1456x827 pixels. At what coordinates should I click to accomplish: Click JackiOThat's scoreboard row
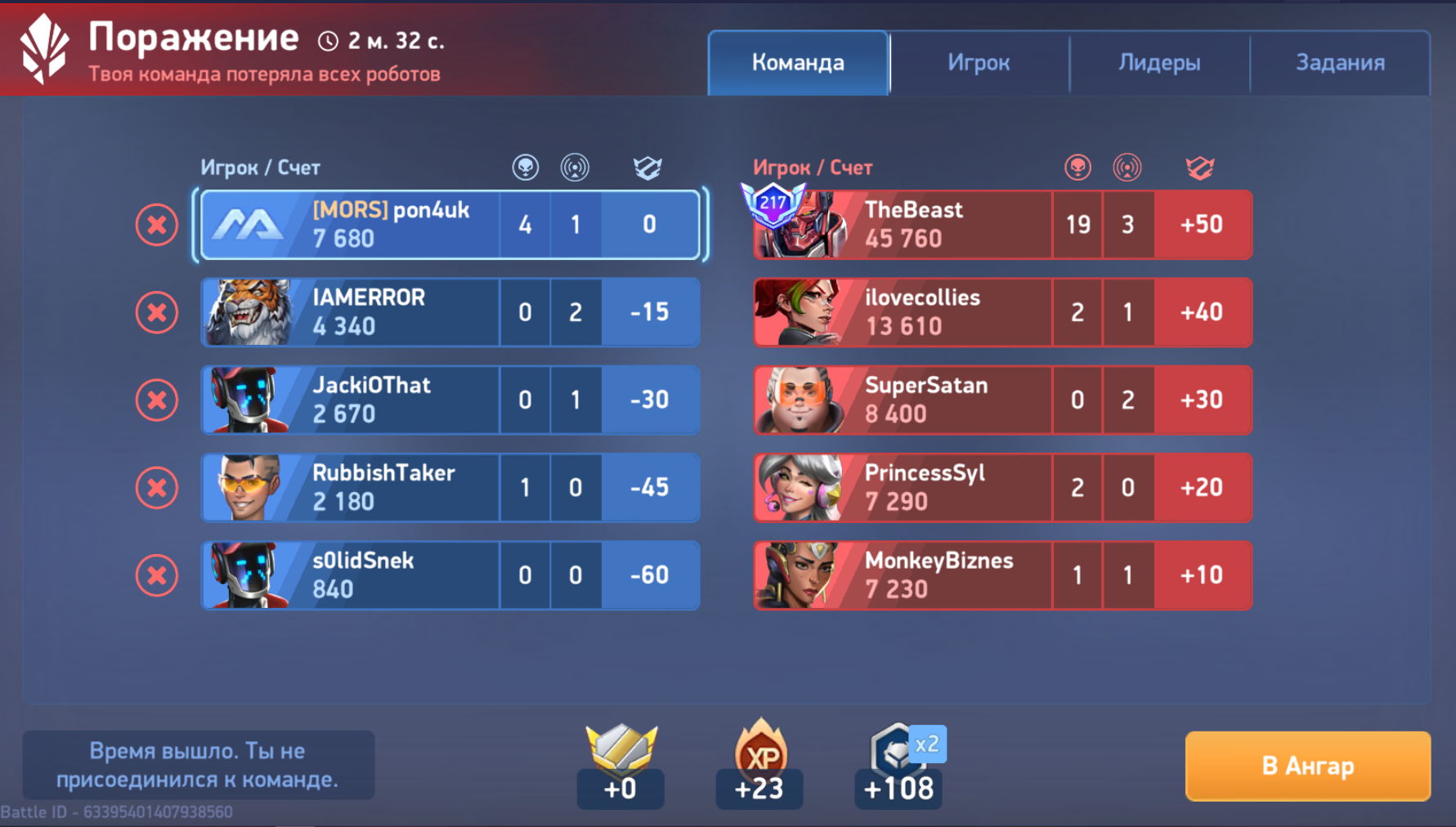(x=450, y=400)
